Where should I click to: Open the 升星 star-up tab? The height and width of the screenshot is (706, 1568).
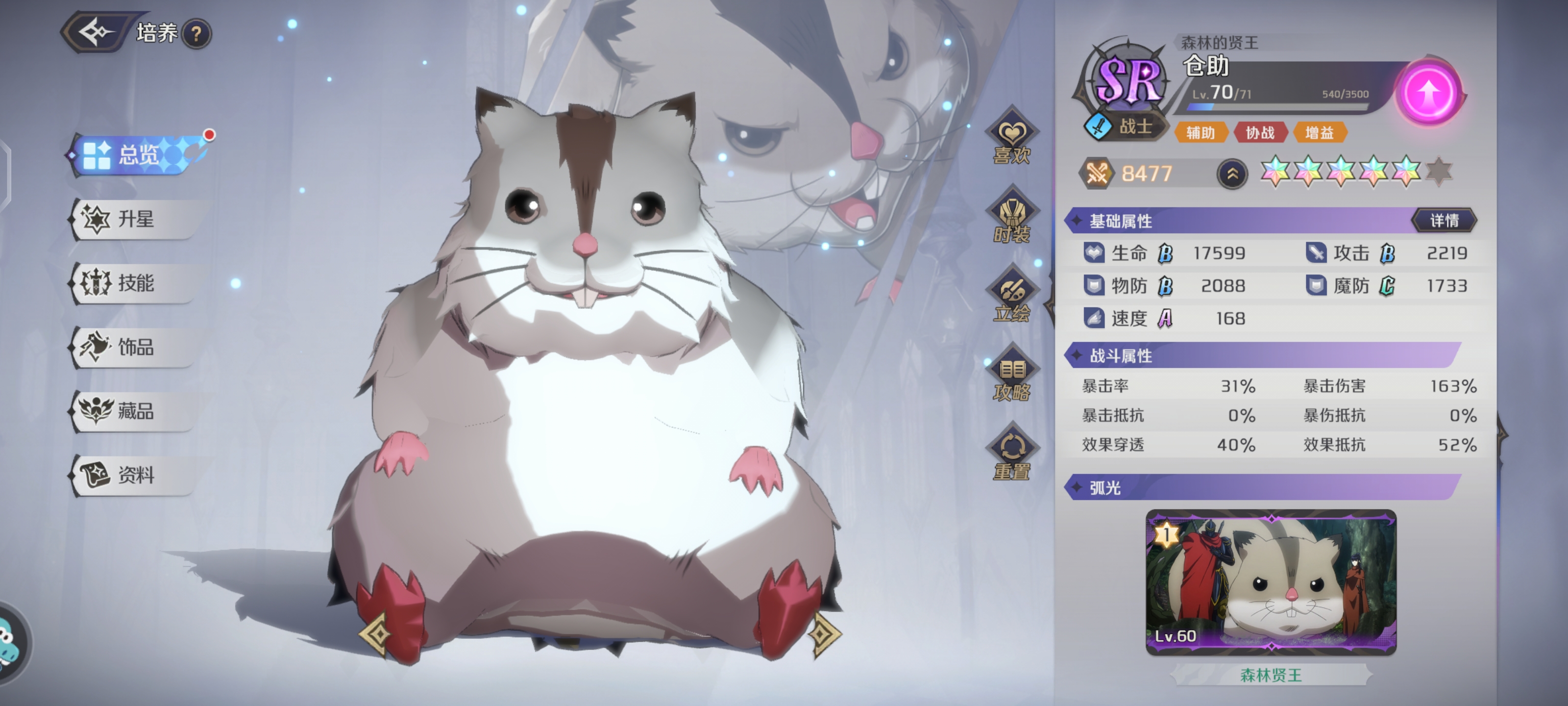coord(135,219)
